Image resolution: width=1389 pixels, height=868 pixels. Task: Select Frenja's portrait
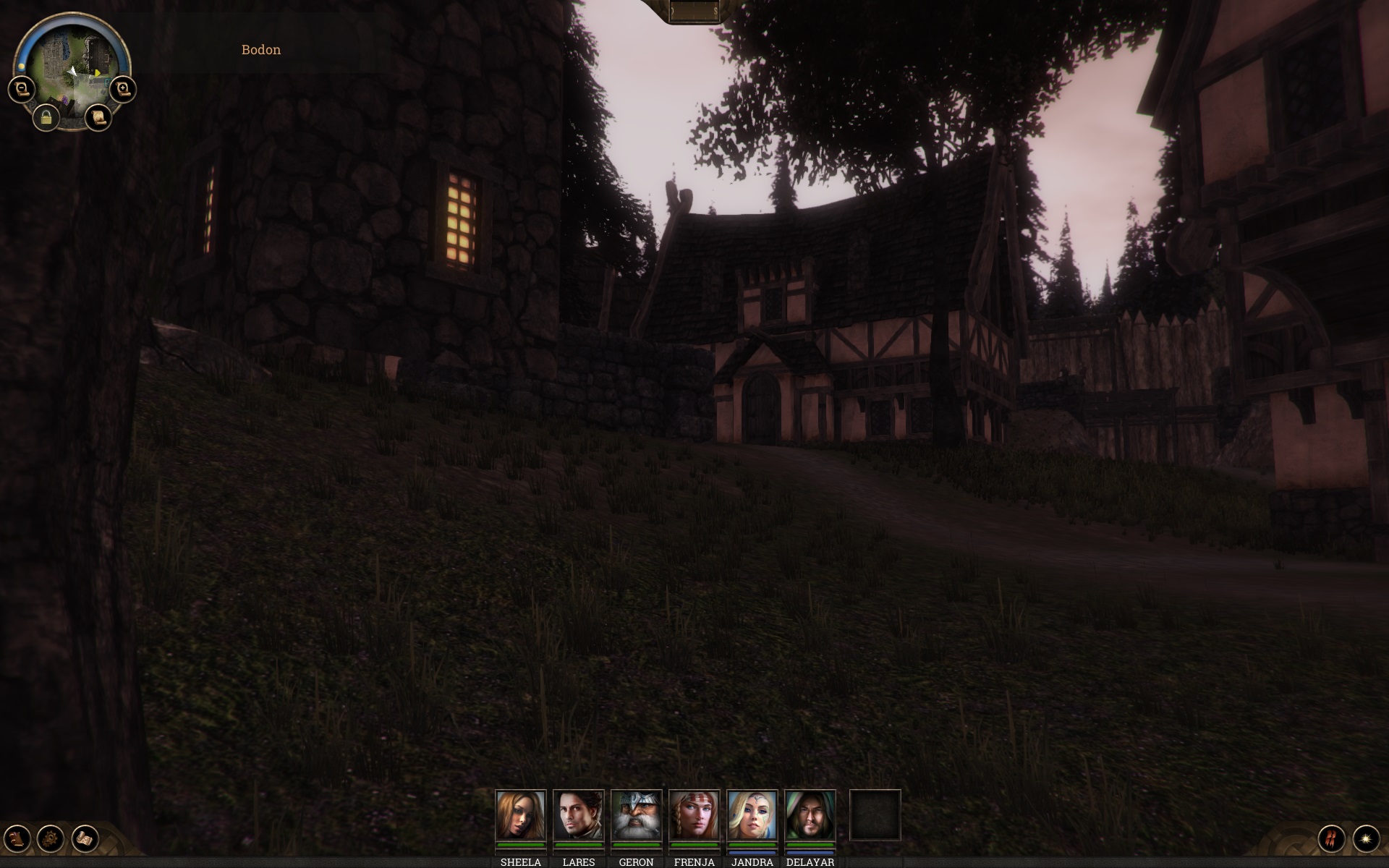pos(694,815)
